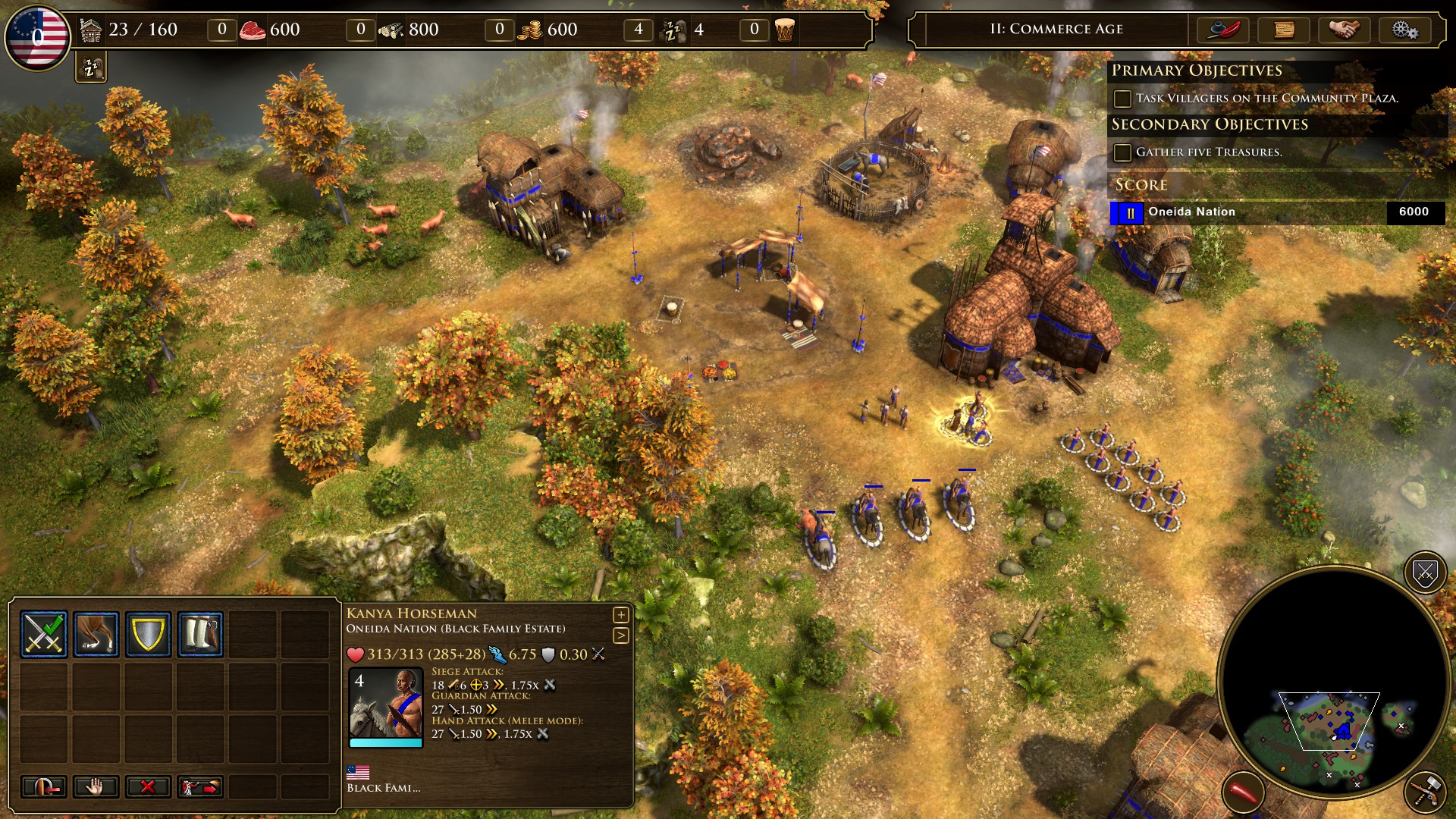The height and width of the screenshot is (819, 1456).
Task: Open the handshake diplomacy menu
Action: [x=1344, y=30]
